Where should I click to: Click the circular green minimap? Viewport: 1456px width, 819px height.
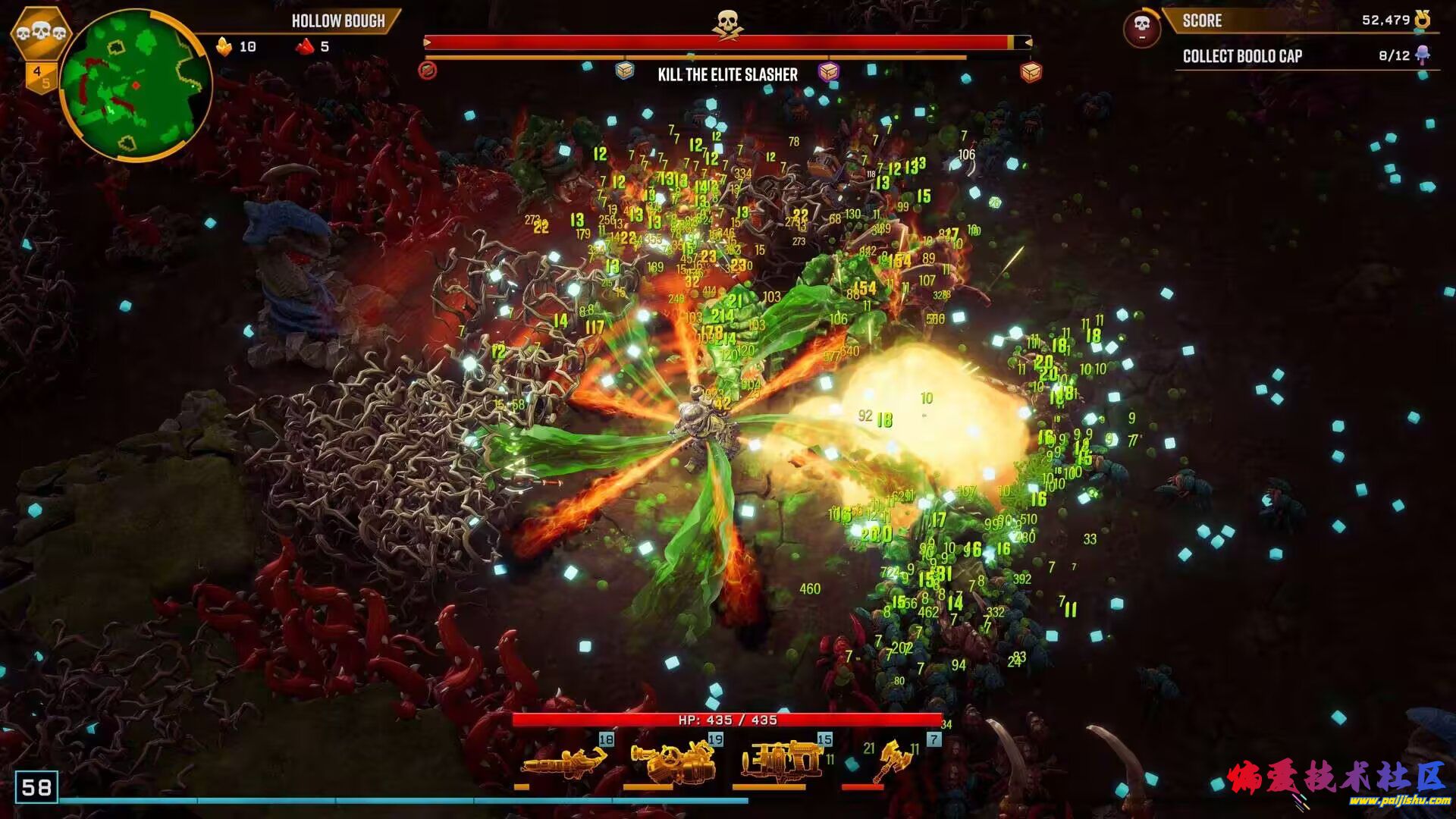pyautogui.click(x=135, y=85)
